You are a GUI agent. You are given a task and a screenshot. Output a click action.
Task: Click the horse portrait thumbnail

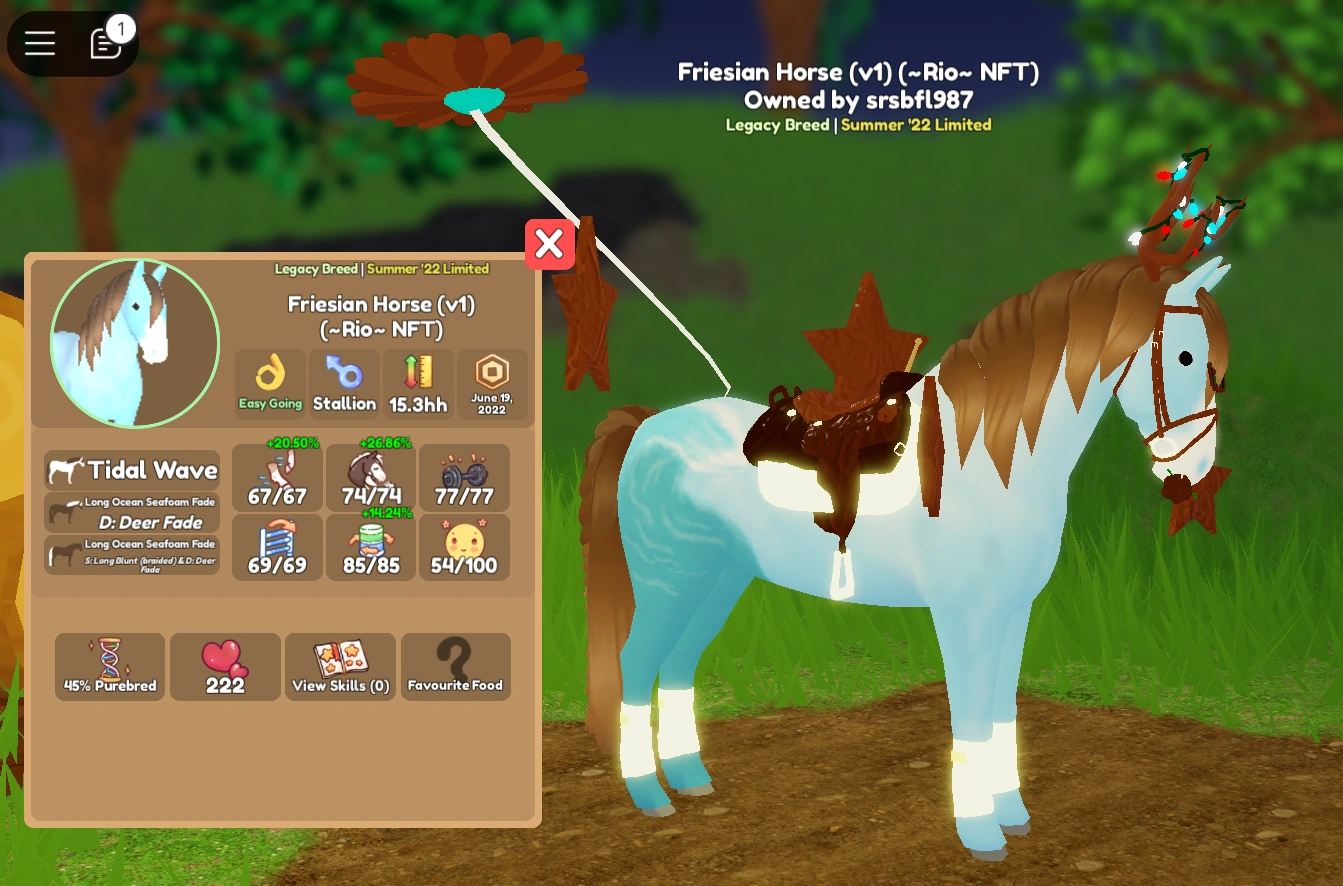pyautogui.click(x=133, y=342)
